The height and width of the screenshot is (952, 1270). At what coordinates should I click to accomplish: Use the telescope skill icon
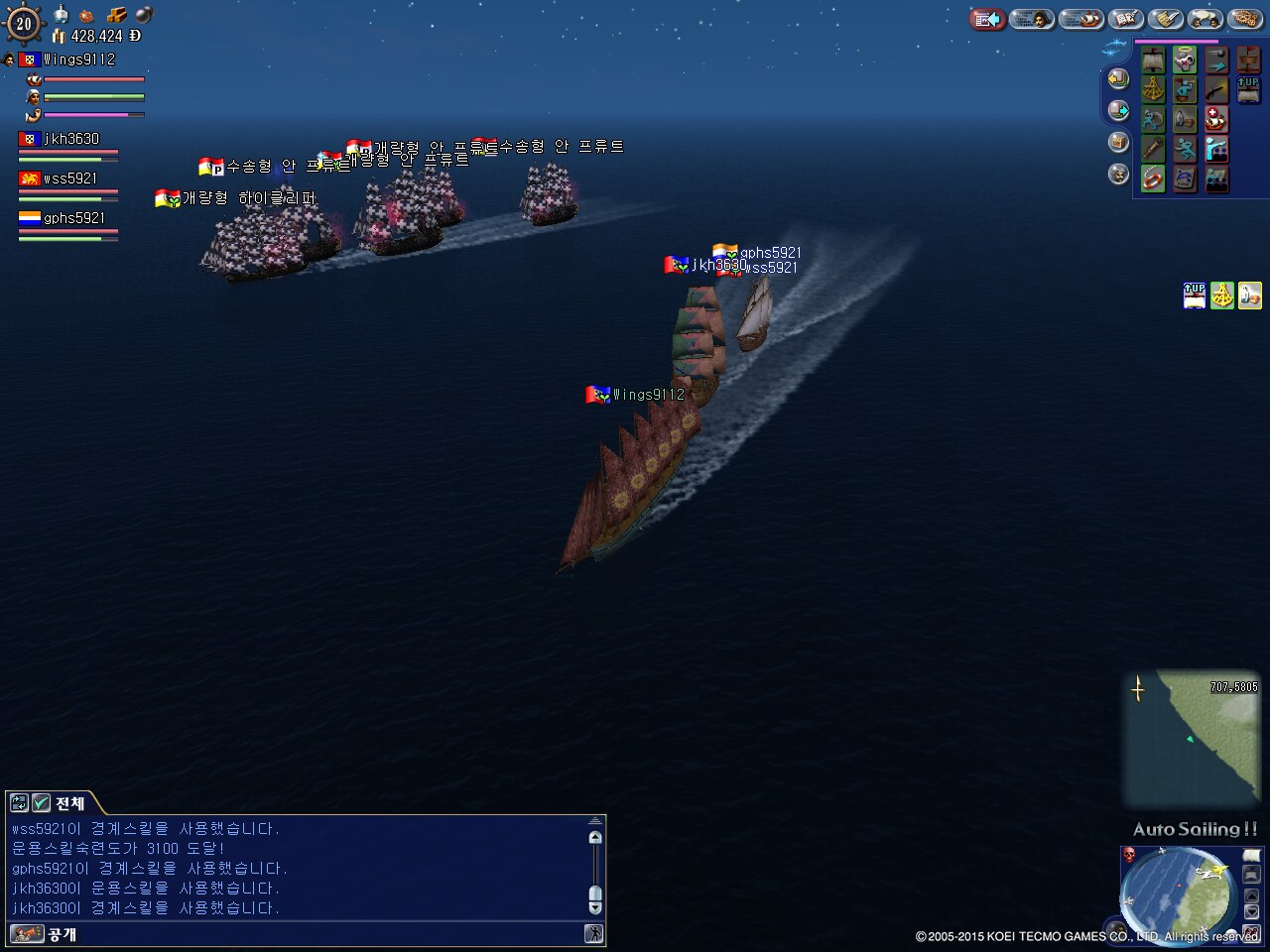click(1153, 149)
